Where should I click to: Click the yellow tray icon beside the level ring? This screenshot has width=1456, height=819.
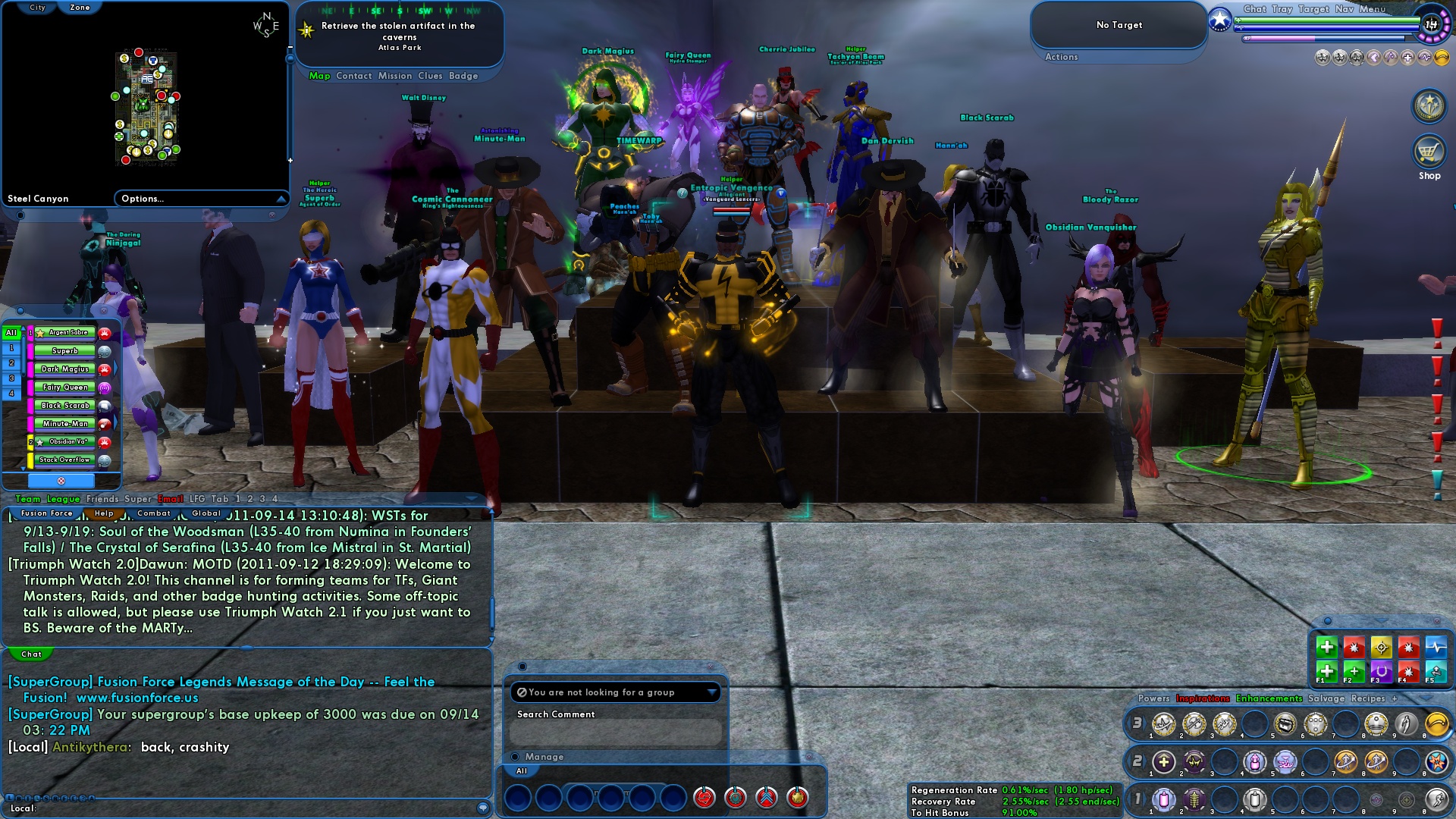tap(1442, 58)
